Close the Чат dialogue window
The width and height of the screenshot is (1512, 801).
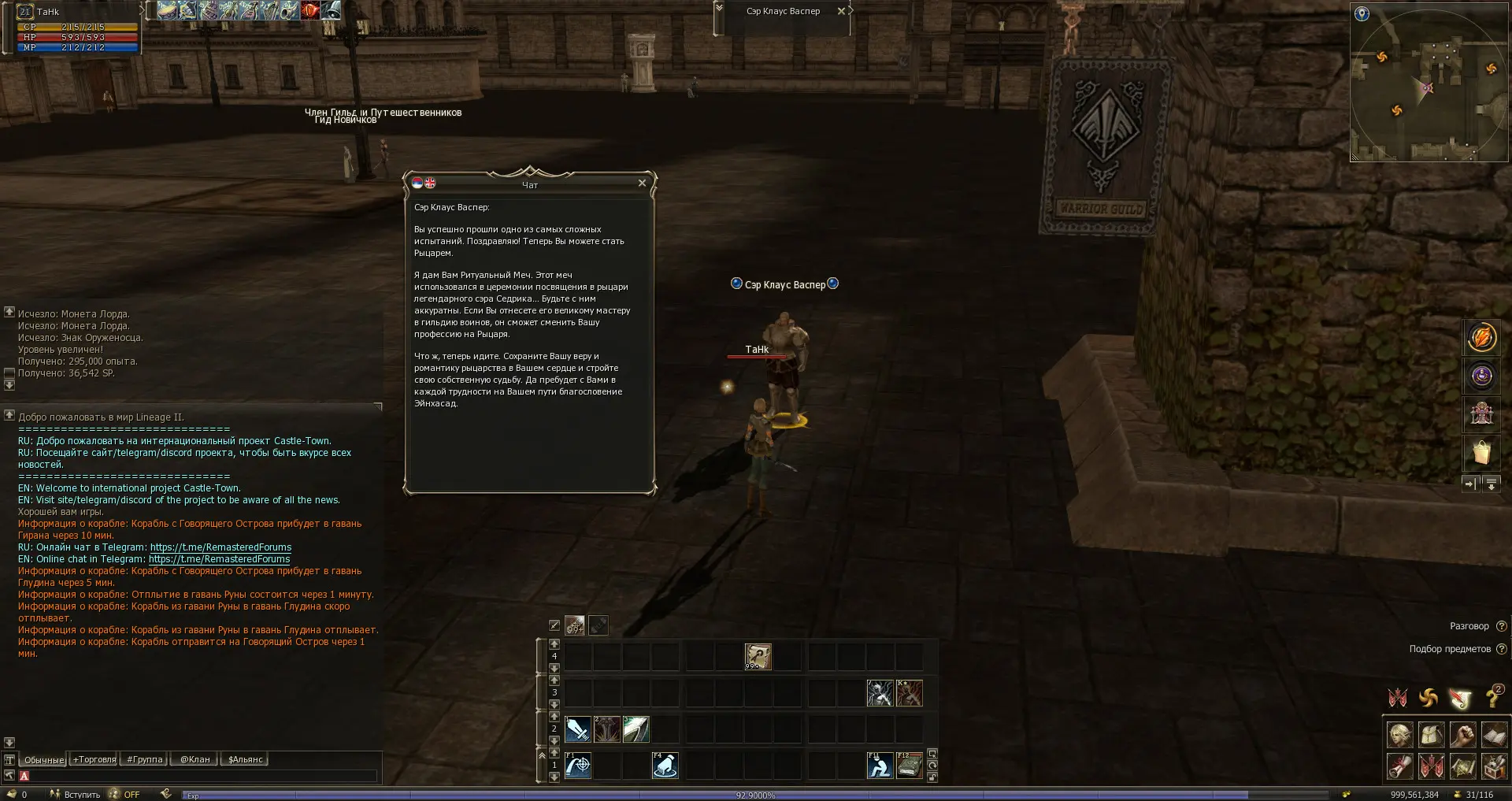tap(642, 184)
